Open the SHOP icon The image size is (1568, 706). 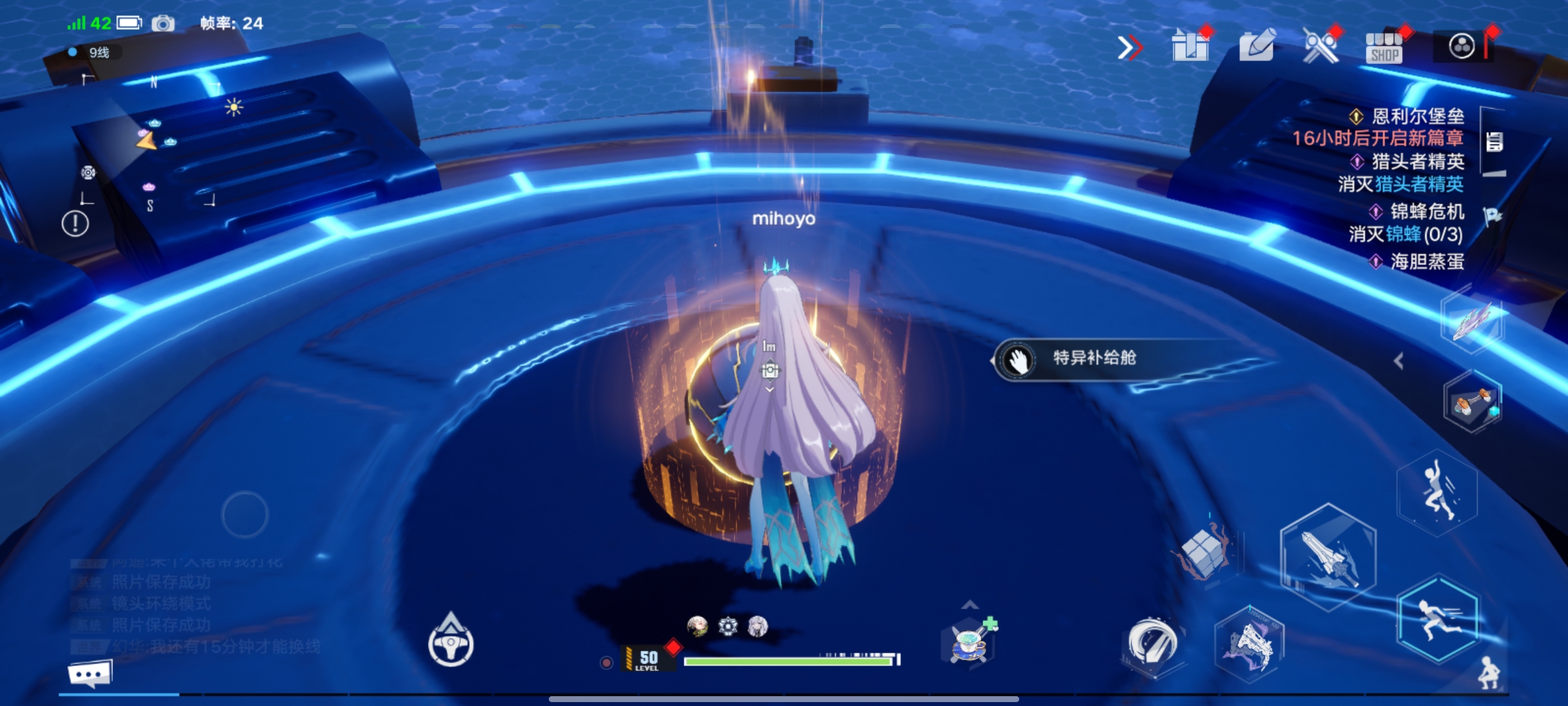(1384, 48)
